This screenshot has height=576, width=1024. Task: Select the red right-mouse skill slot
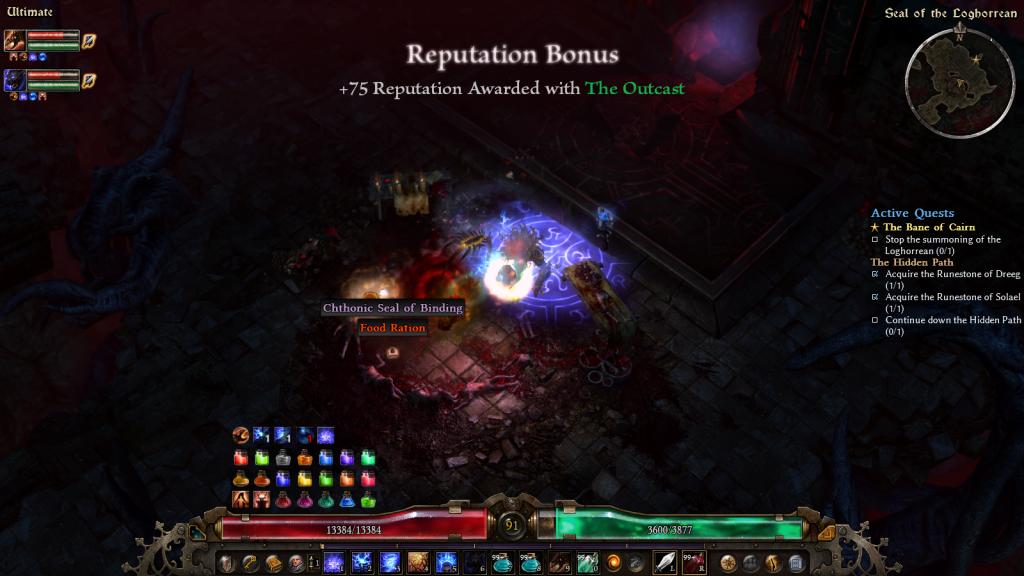pyautogui.click(x=693, y=562)
